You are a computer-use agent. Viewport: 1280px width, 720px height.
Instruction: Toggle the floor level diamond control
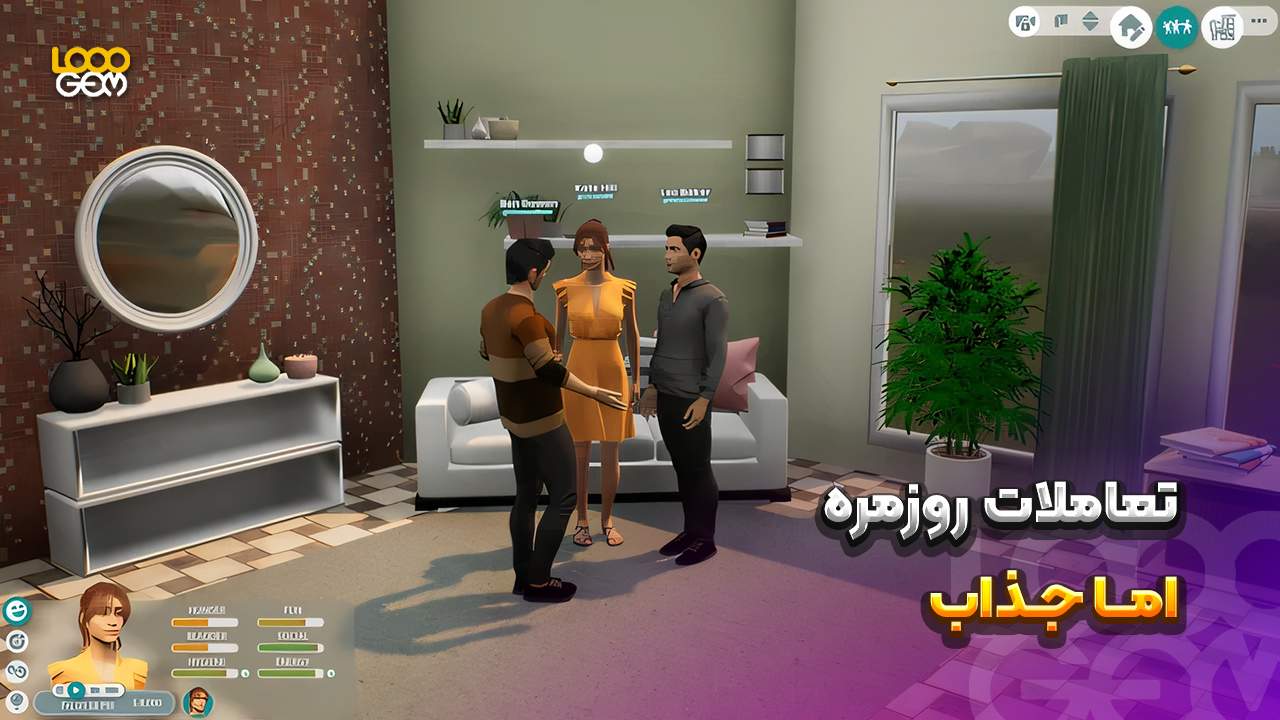pos(1091,22)
